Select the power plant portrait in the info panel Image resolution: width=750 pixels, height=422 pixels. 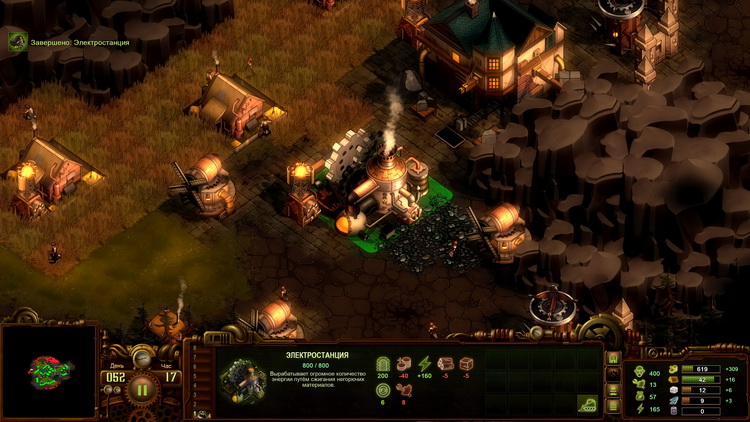(x=240, y=377)
